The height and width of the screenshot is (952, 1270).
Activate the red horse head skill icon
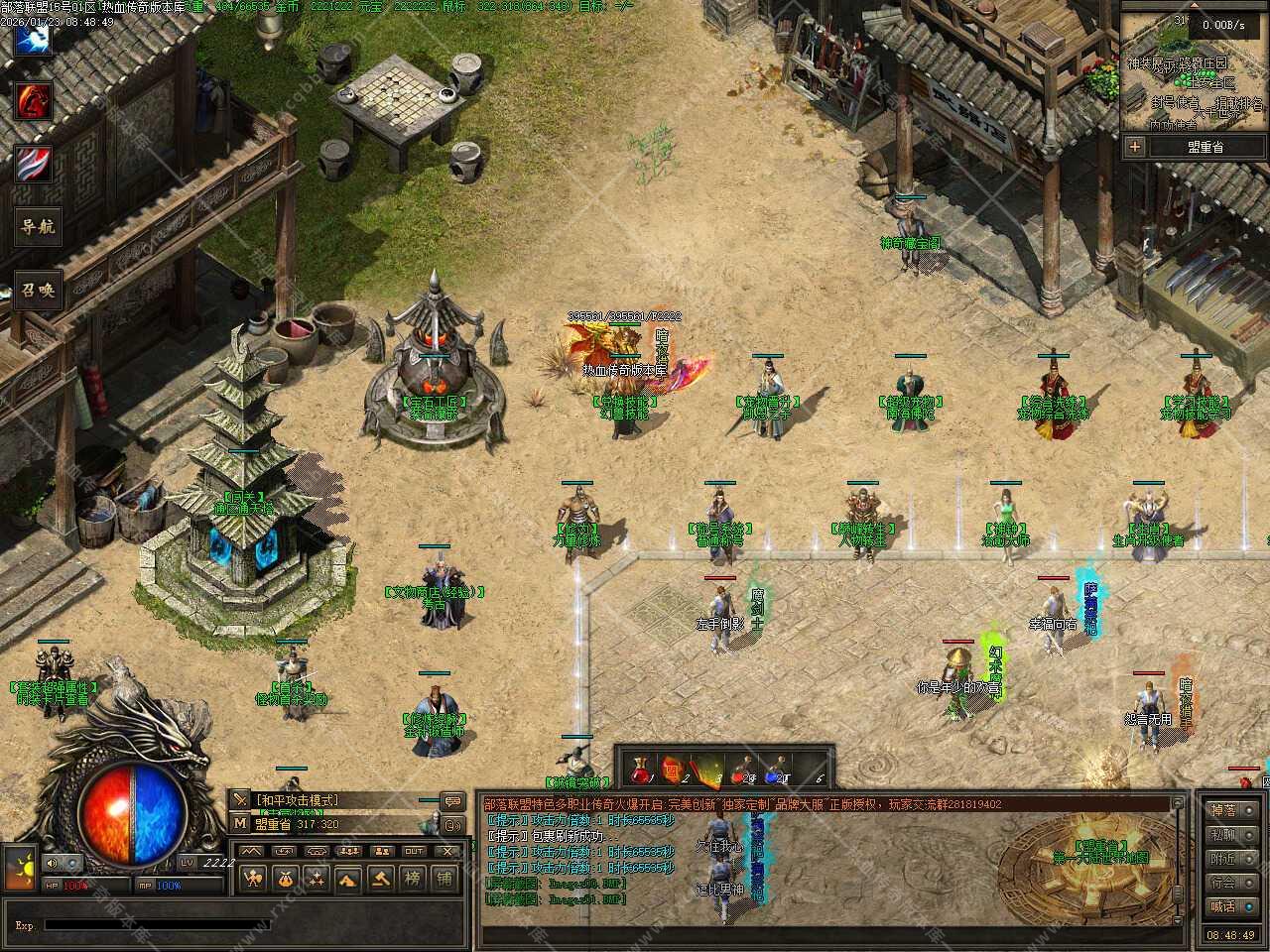pyautogui.click(x=33, y=100)
